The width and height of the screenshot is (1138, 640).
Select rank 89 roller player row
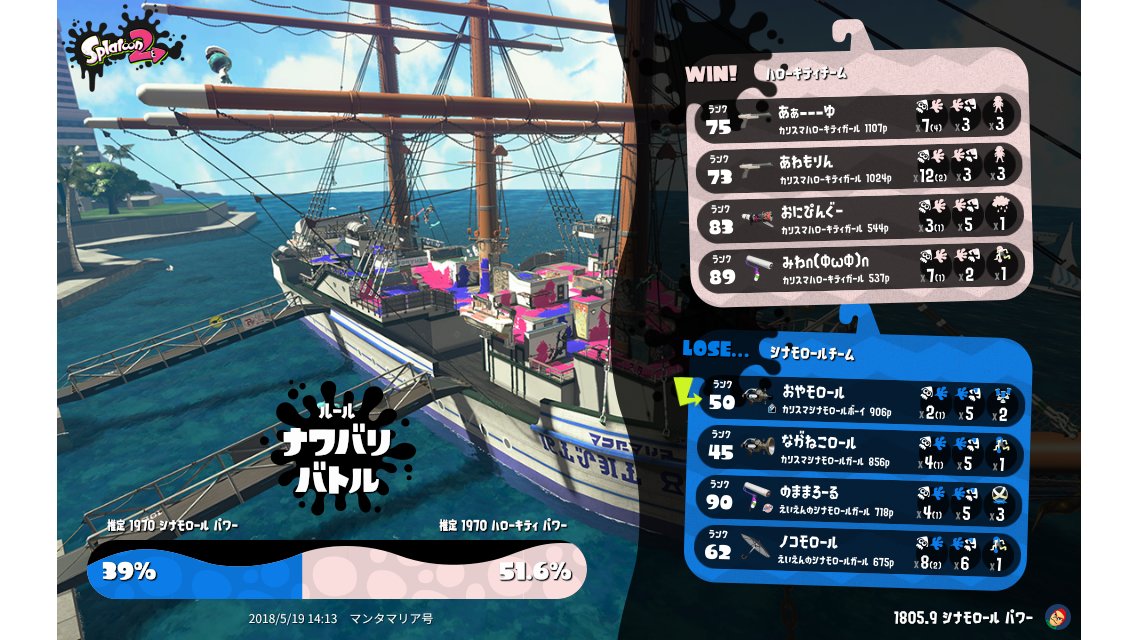pos(860,267)
